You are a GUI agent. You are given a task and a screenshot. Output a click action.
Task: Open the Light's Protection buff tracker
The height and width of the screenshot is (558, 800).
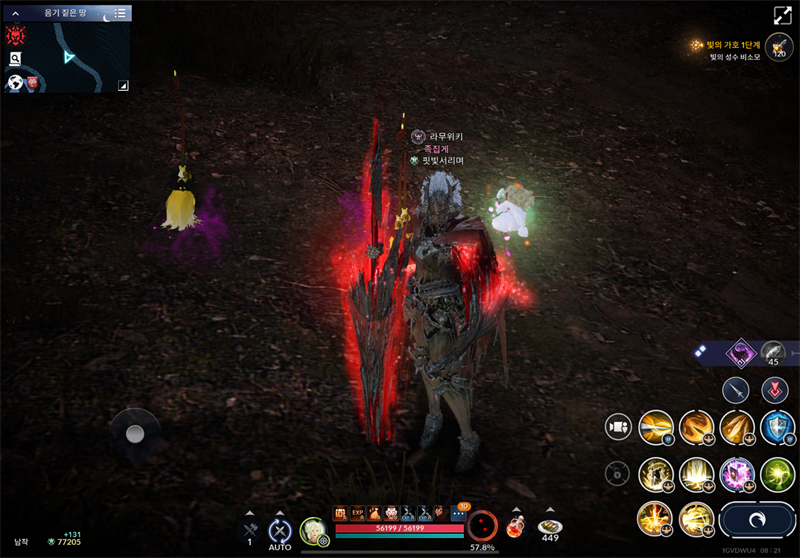(727, 46)
